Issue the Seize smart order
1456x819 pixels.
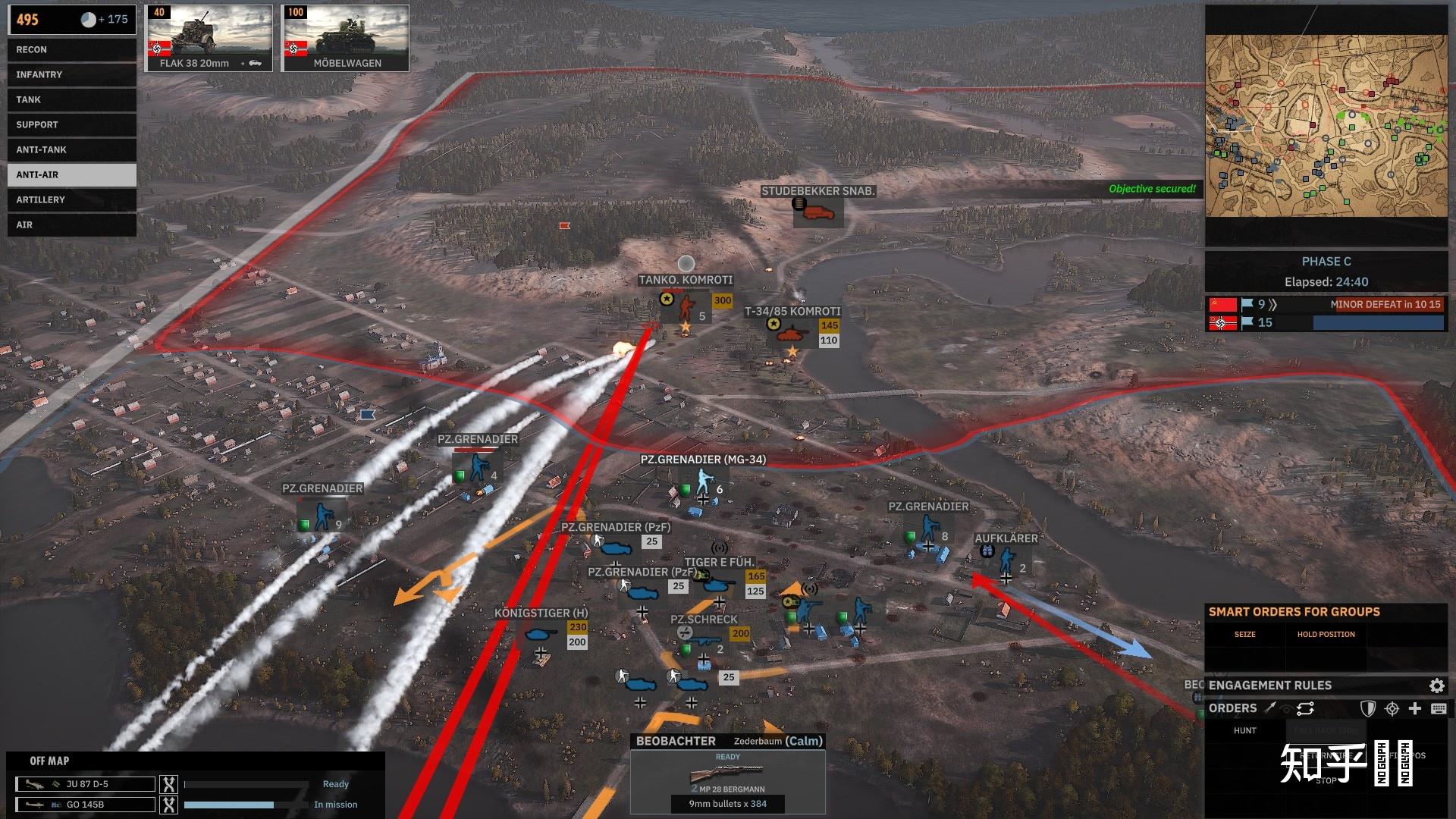[1244, 635]
